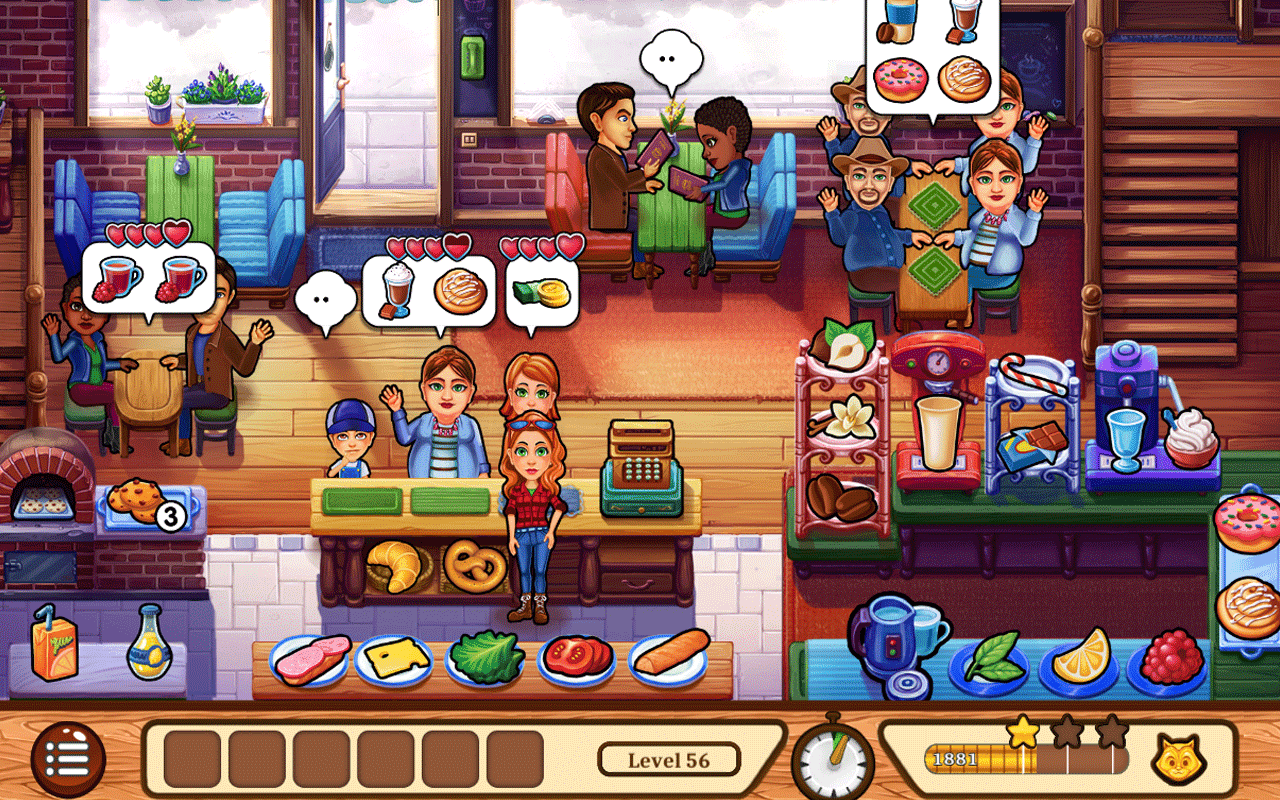Pick up the lemonade bottle
Screen dimensions: 1280x800
tap(149, 645)
